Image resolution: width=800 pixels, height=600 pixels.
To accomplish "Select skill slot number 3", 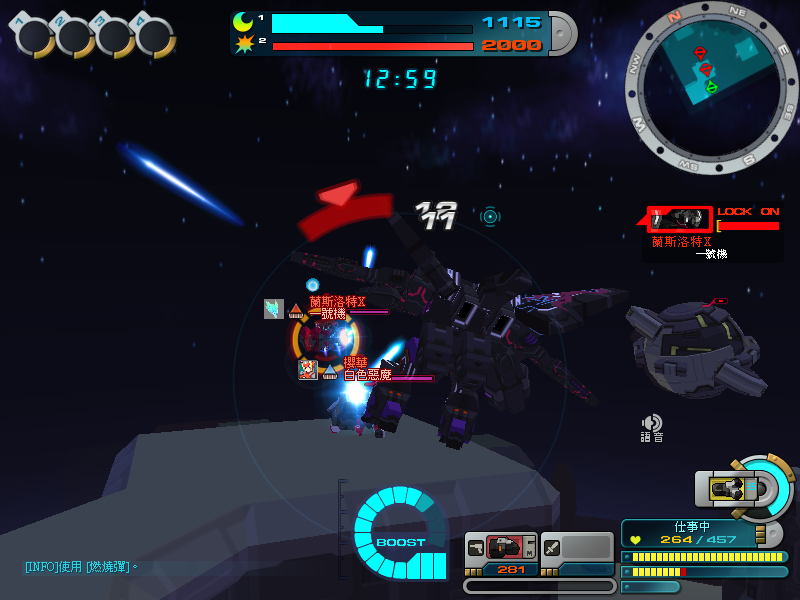I will [x=114, y=37].
